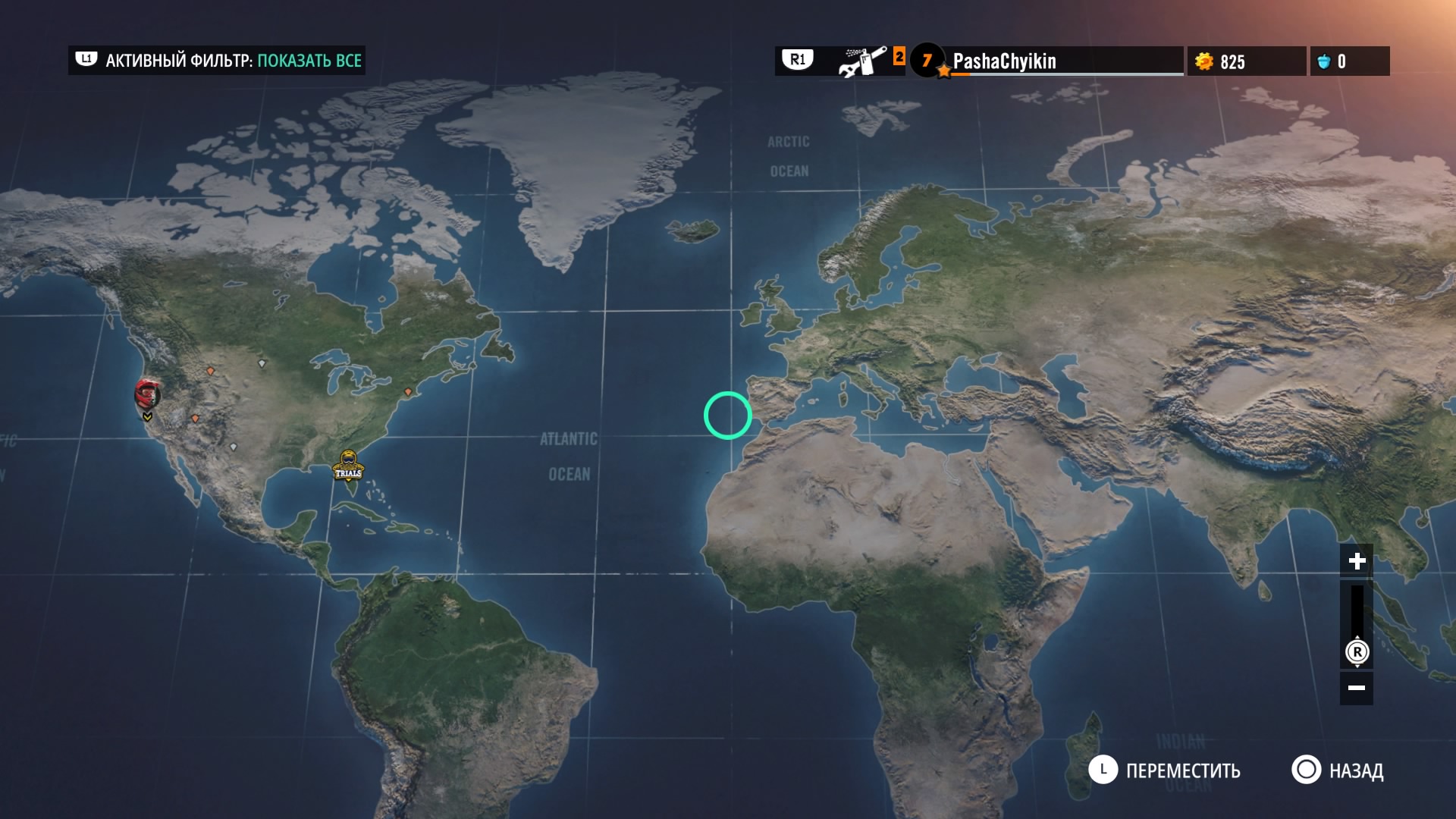Zoom in with the plus button
This screenshot has height=819, width=1456.
click(x=1357, y=561)
